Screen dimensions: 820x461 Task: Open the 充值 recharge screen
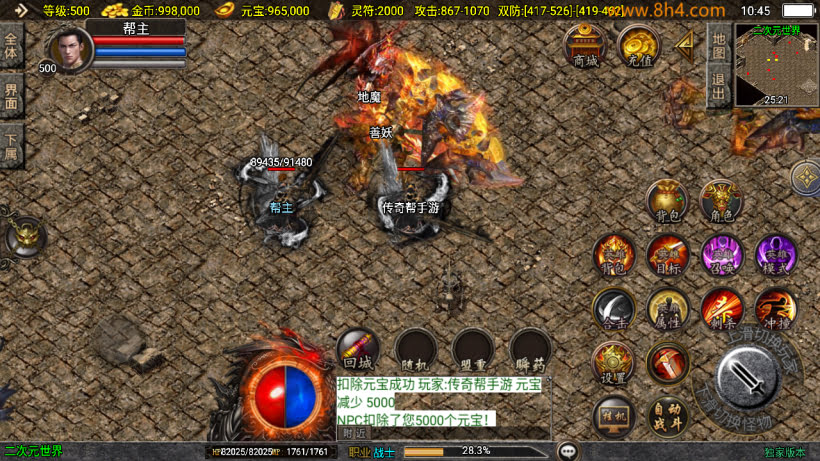pyautogui.click(x=638, y=46)
